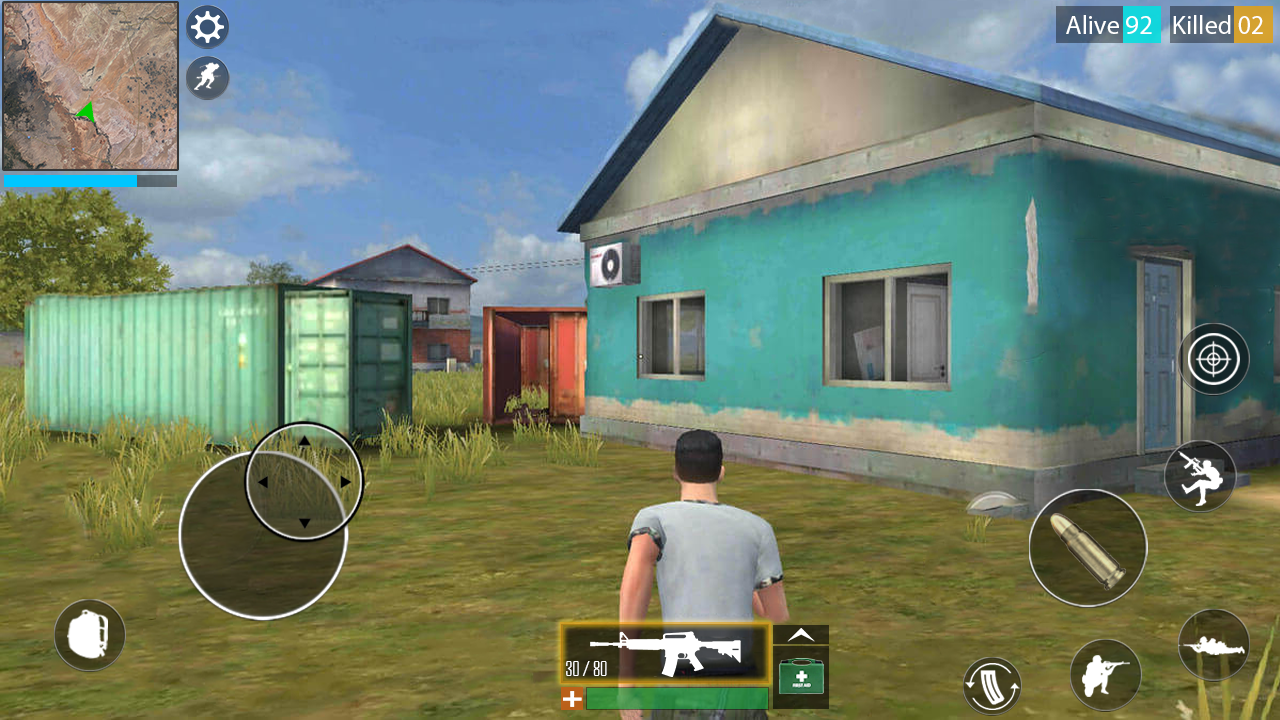1280x720 pixels.
Task: Tap the movement joystick
Action: coord(262,536)
